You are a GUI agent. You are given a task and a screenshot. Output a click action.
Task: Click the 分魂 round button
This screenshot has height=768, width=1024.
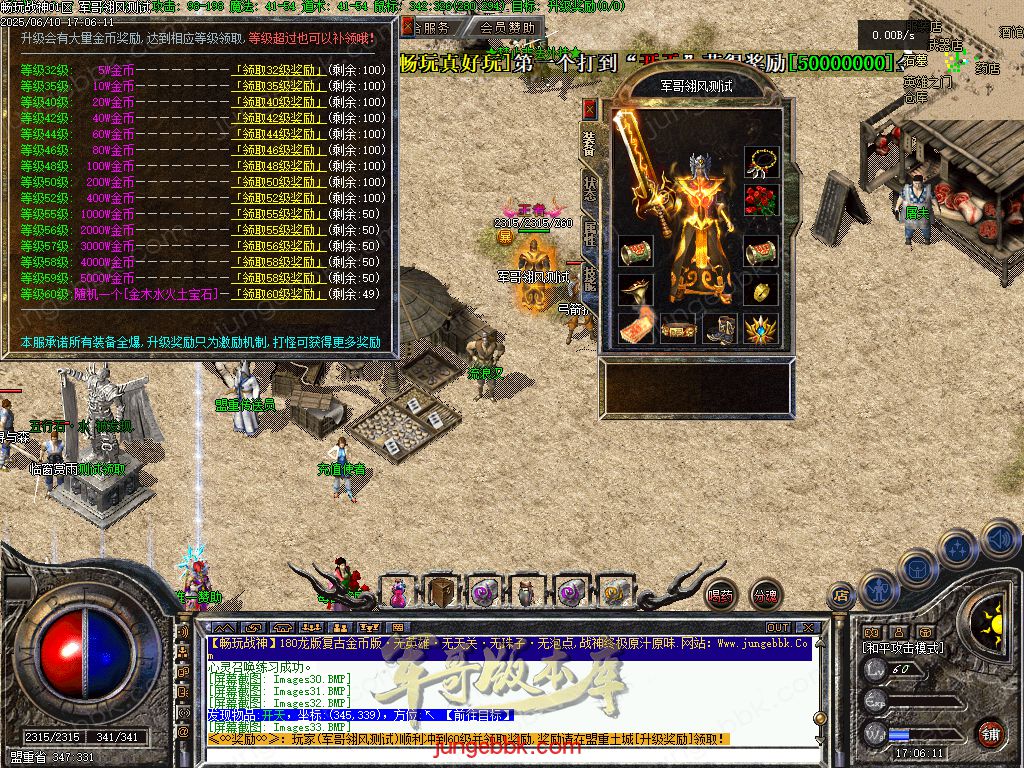[765, 595]
